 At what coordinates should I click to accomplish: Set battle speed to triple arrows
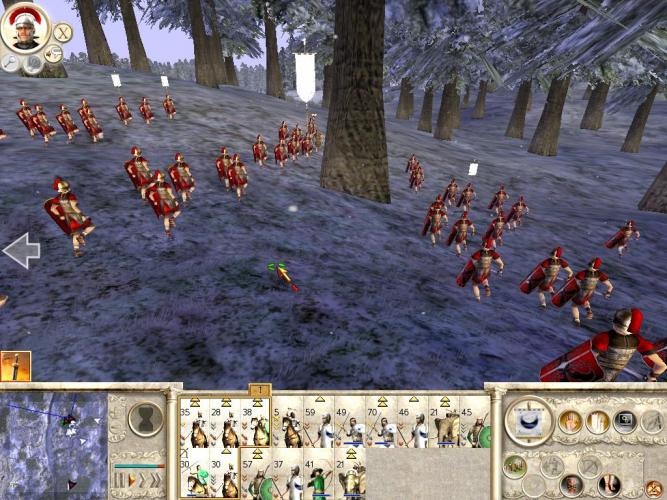[x=155, y=479]
